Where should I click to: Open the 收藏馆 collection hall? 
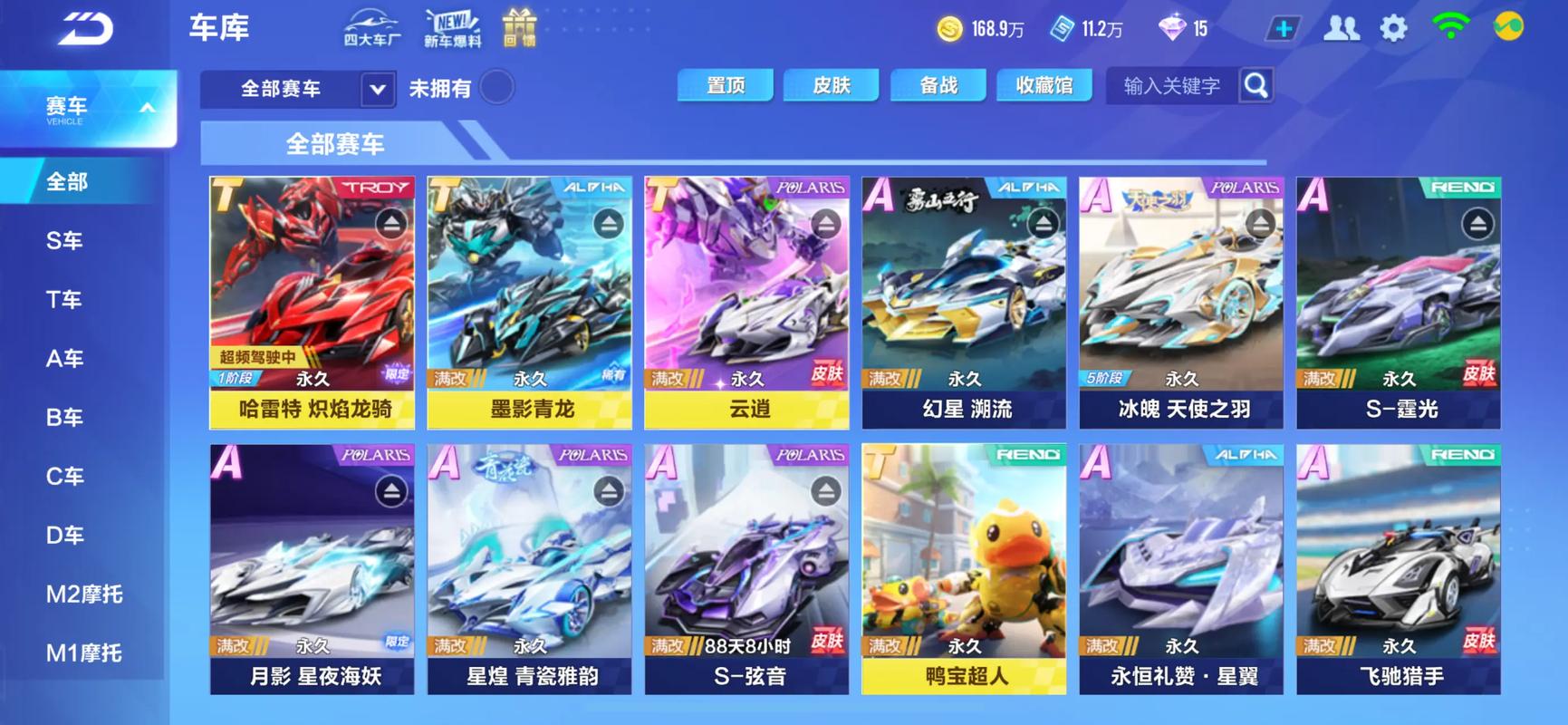click(1044, 84)
